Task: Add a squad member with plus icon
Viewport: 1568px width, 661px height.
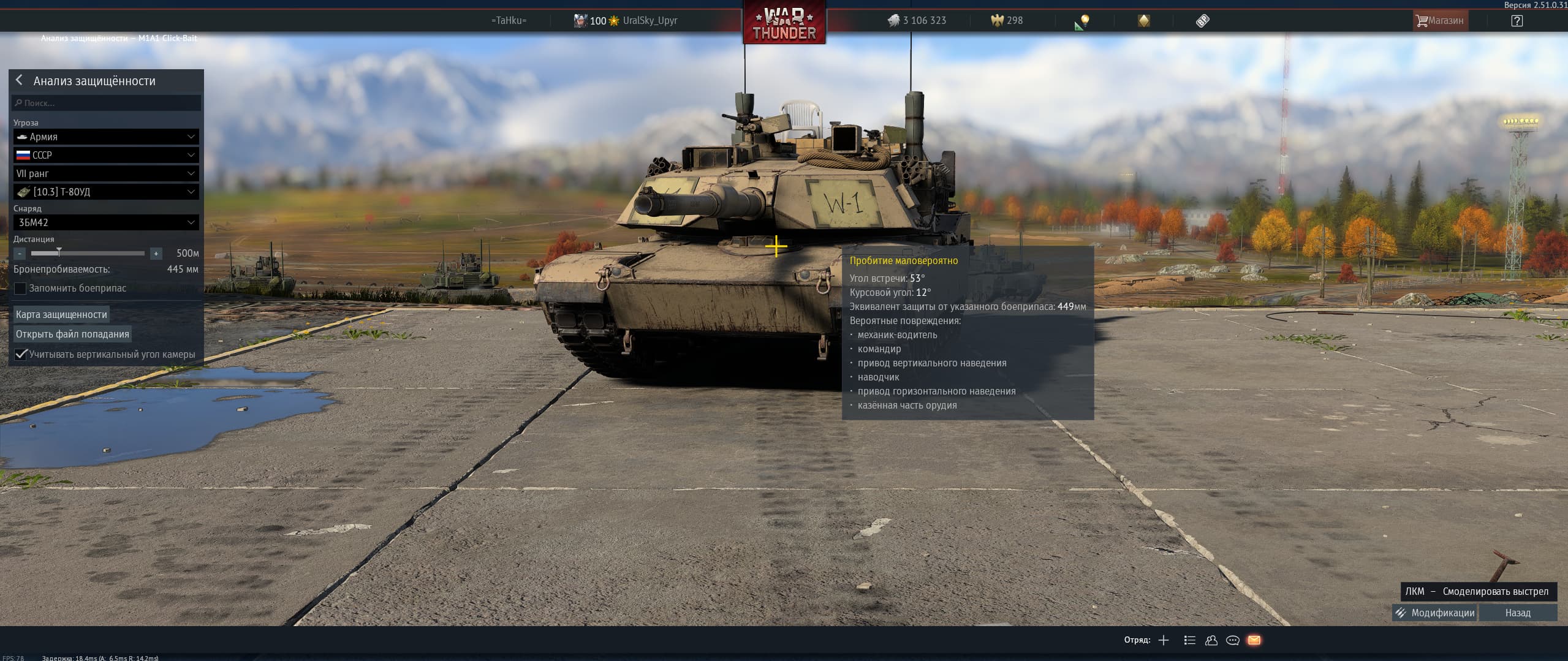Action: [1164, 640]
